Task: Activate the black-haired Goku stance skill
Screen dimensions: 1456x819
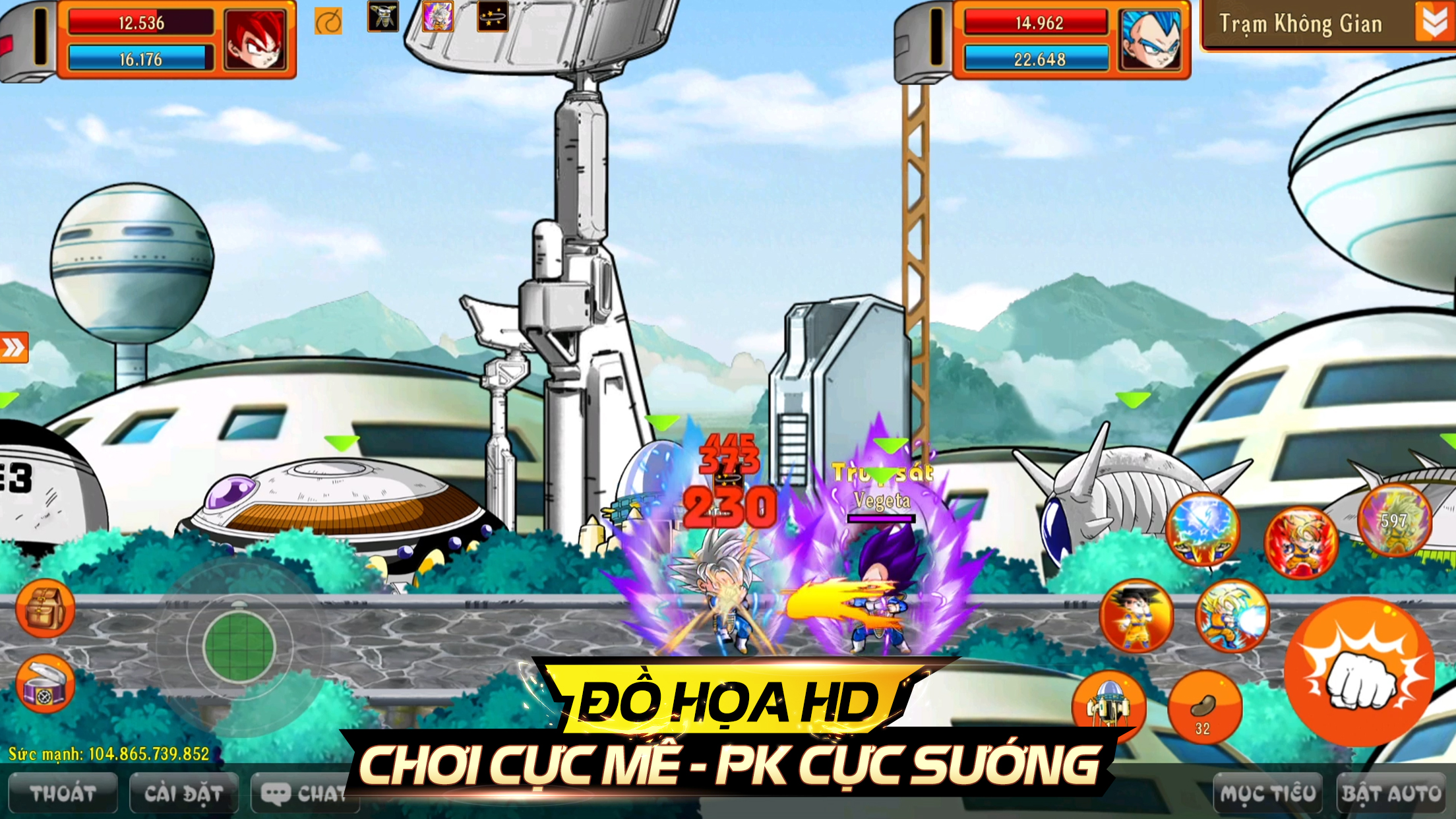Action: tap(1136, 616)
